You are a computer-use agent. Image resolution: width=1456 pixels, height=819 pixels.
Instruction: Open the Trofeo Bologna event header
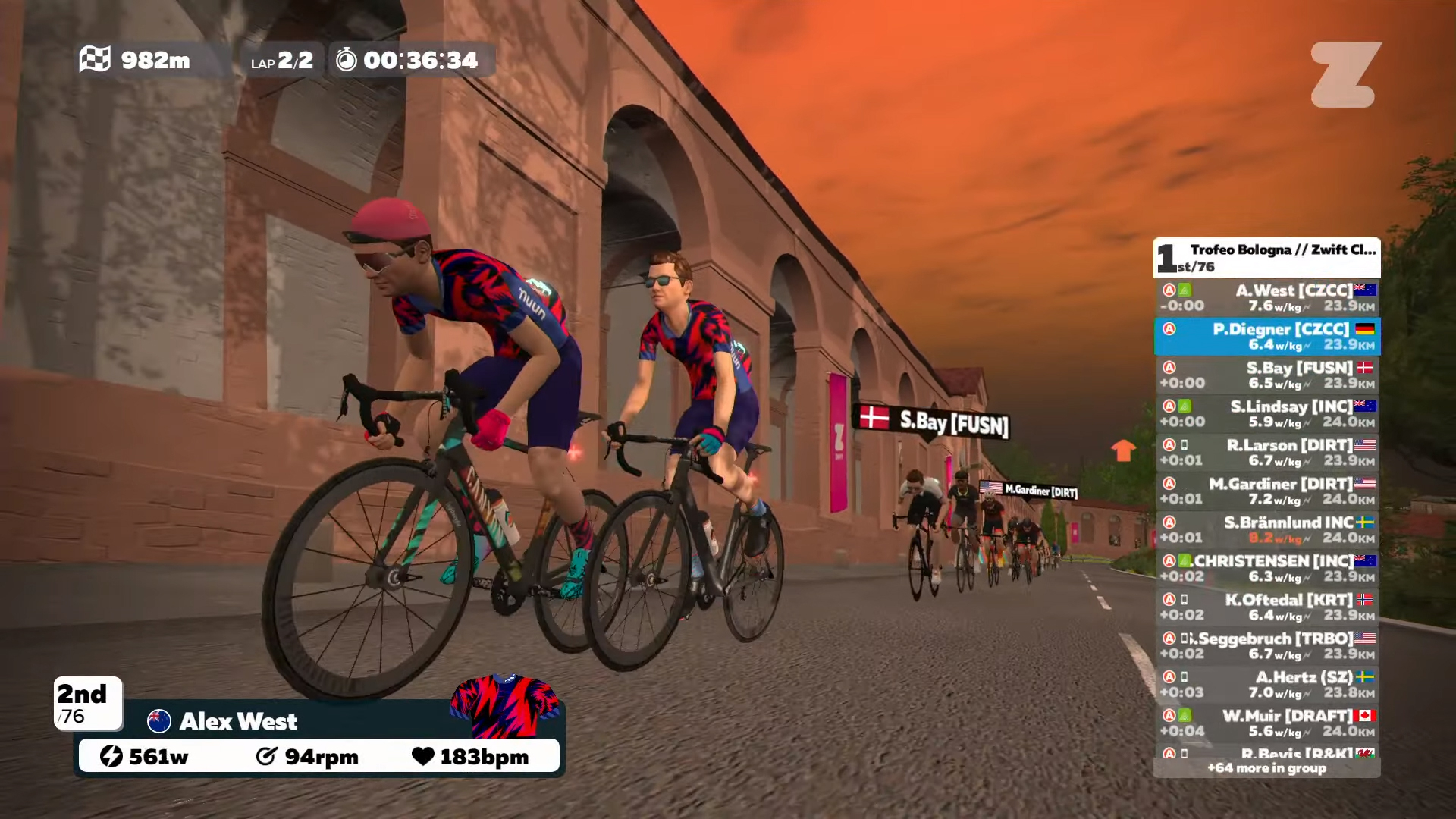(x=1266, y=258)
